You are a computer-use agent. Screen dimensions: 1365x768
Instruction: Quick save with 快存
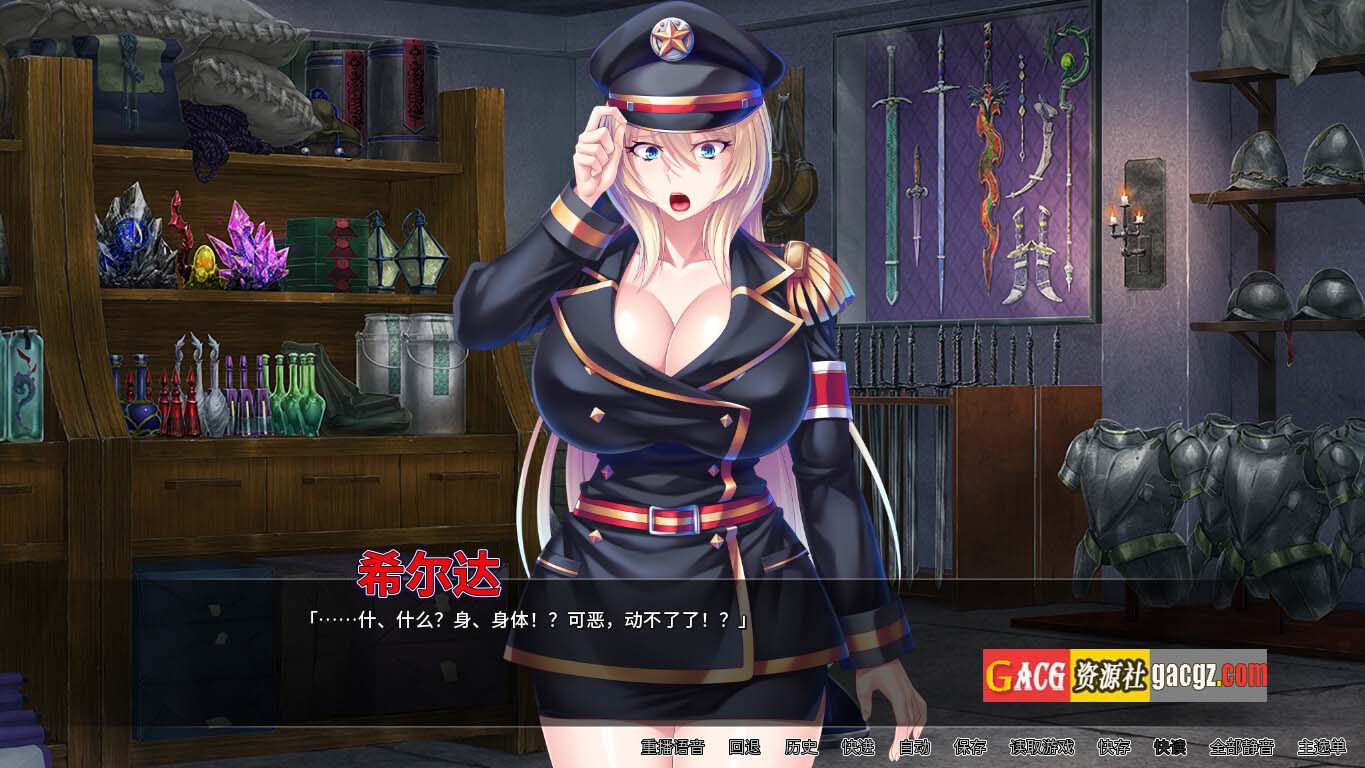coord(1113,747)
